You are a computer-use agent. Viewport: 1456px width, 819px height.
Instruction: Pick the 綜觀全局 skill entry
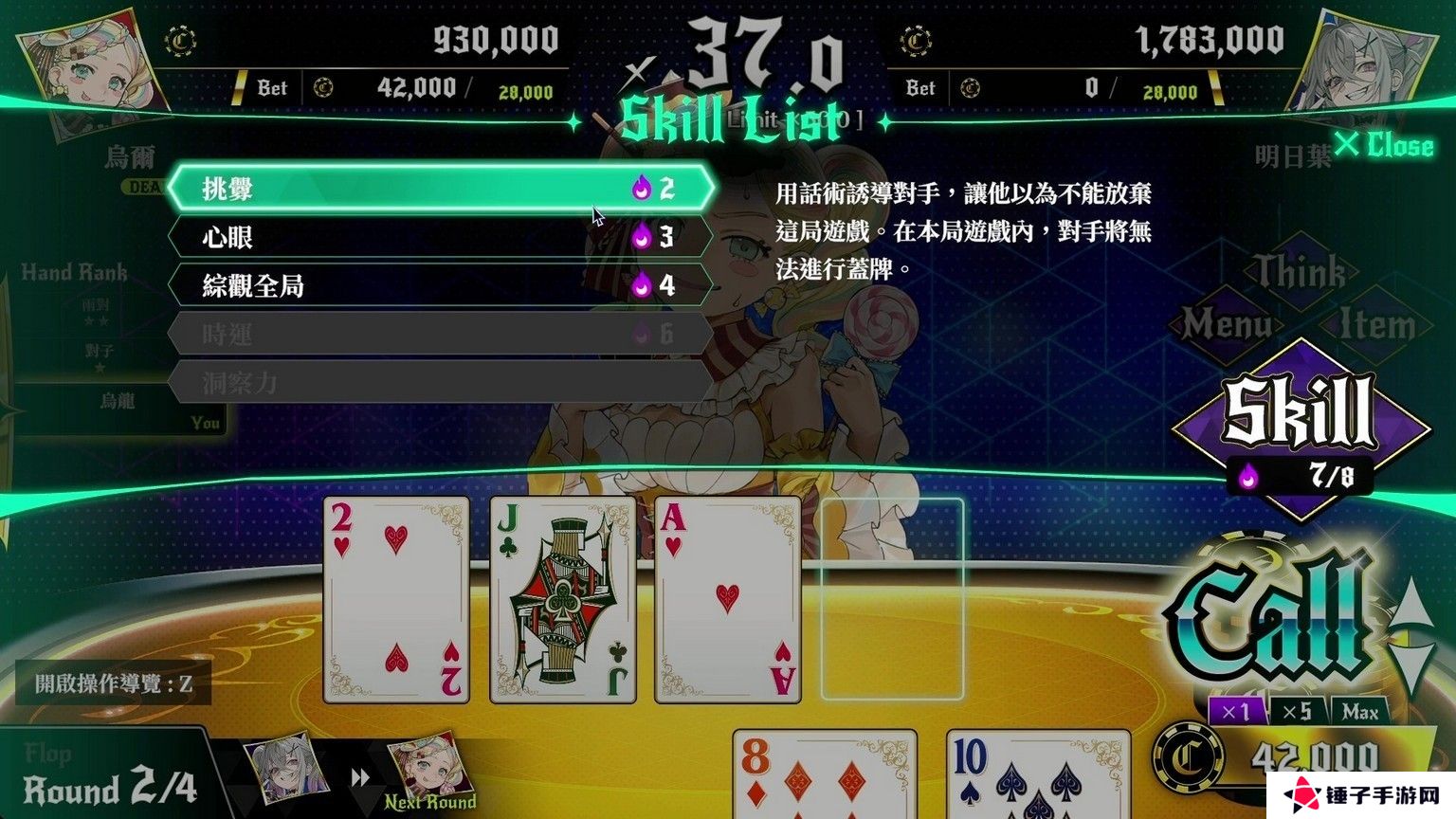click(441, 285)
